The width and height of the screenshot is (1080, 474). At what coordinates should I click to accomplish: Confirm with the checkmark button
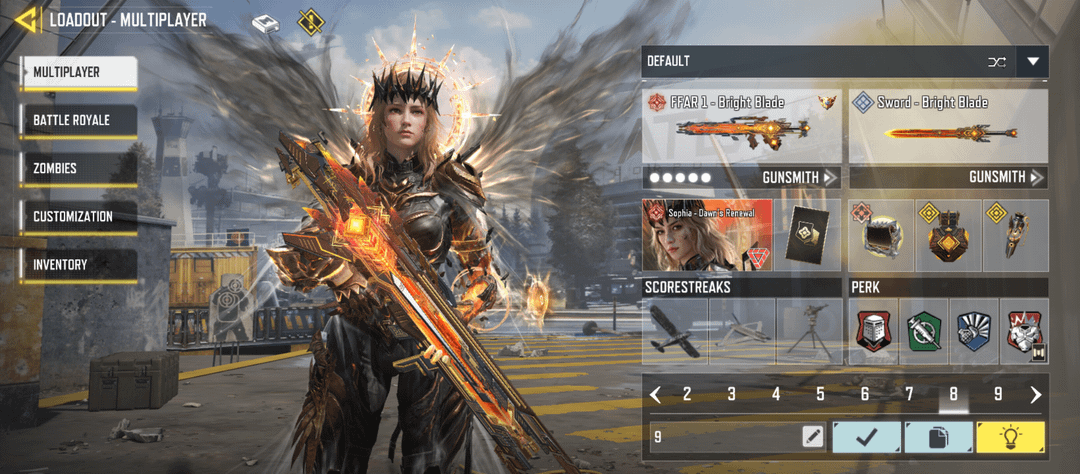coord(864,437)
